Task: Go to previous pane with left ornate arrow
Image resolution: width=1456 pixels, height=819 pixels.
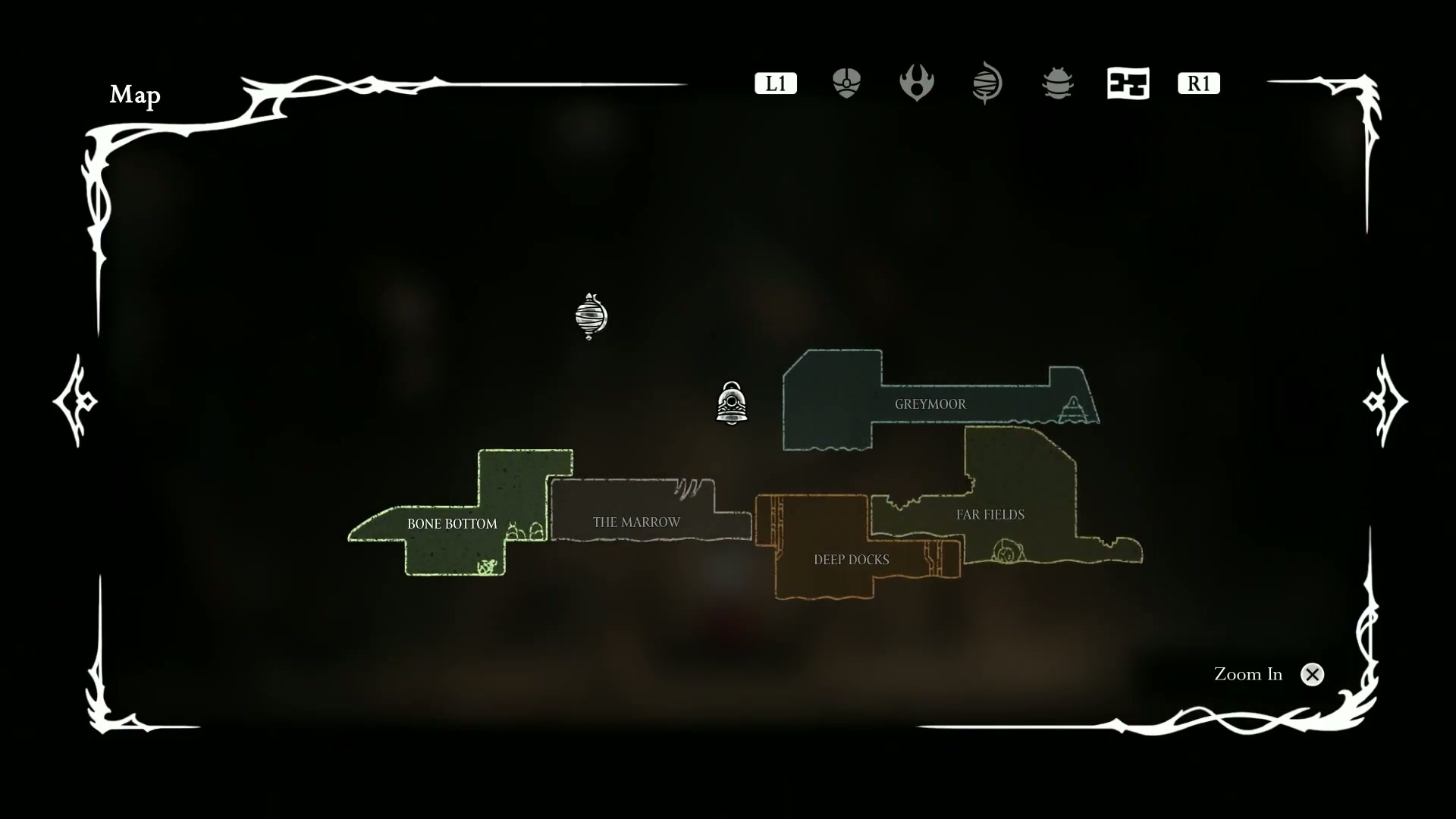Action: (75, 400)
